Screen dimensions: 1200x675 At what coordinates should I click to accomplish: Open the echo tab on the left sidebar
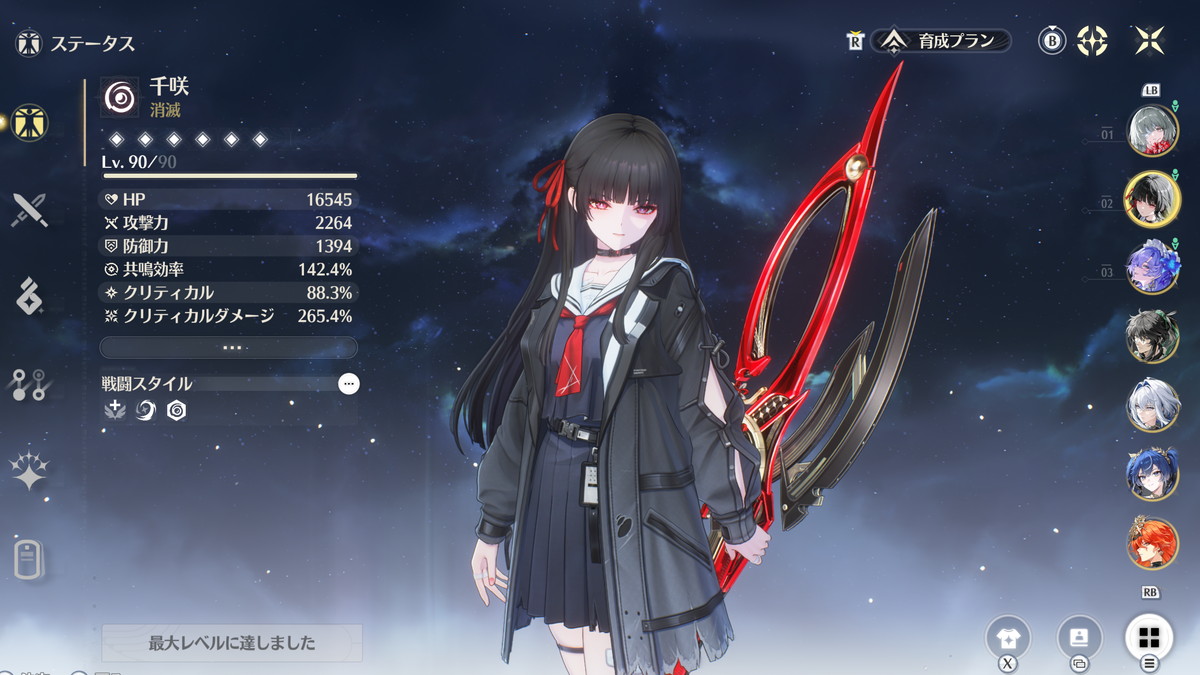coord(29,297)
